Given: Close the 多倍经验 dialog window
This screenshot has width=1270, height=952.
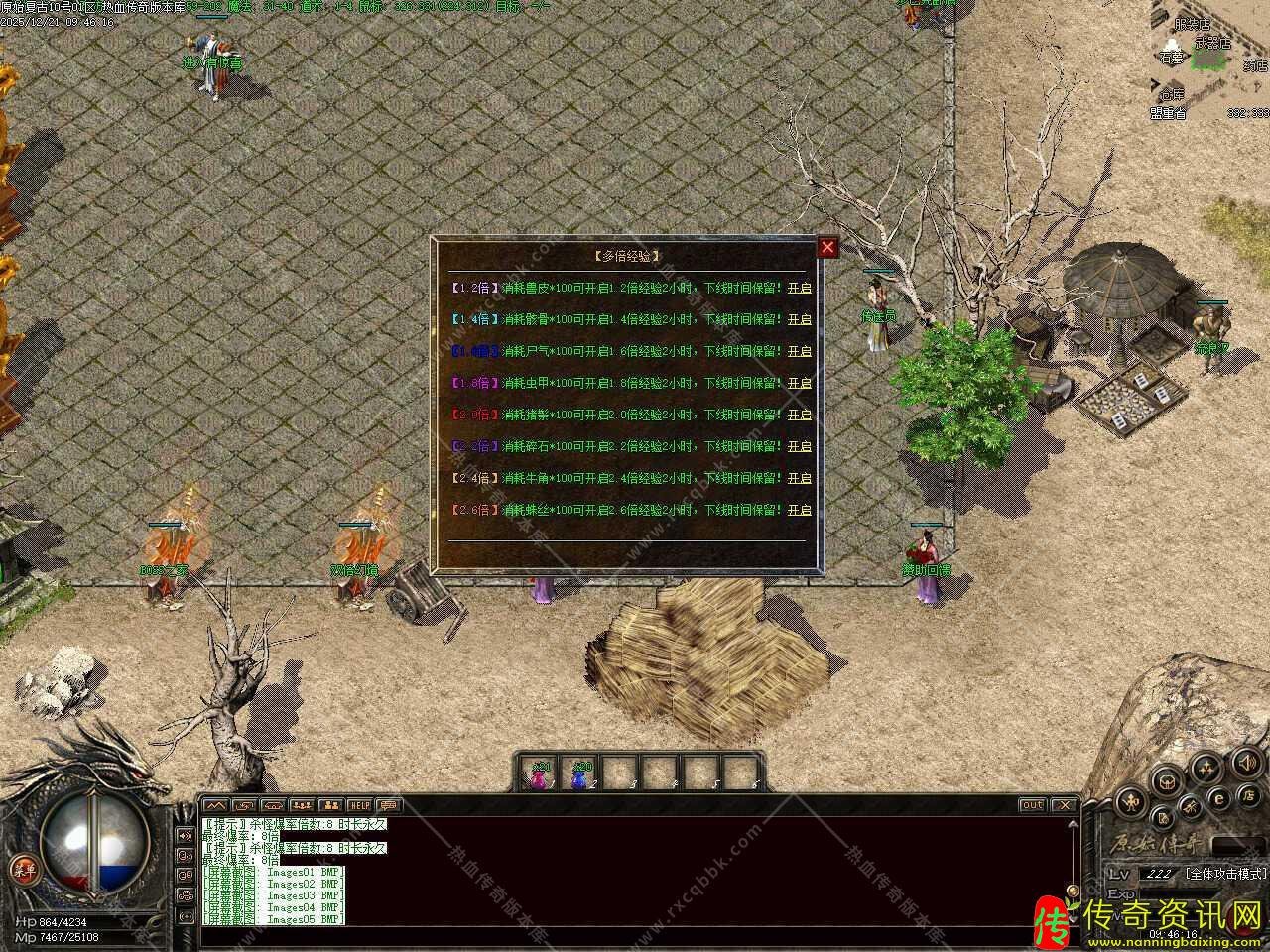Looking at the screenshot, I should [827, 248].
